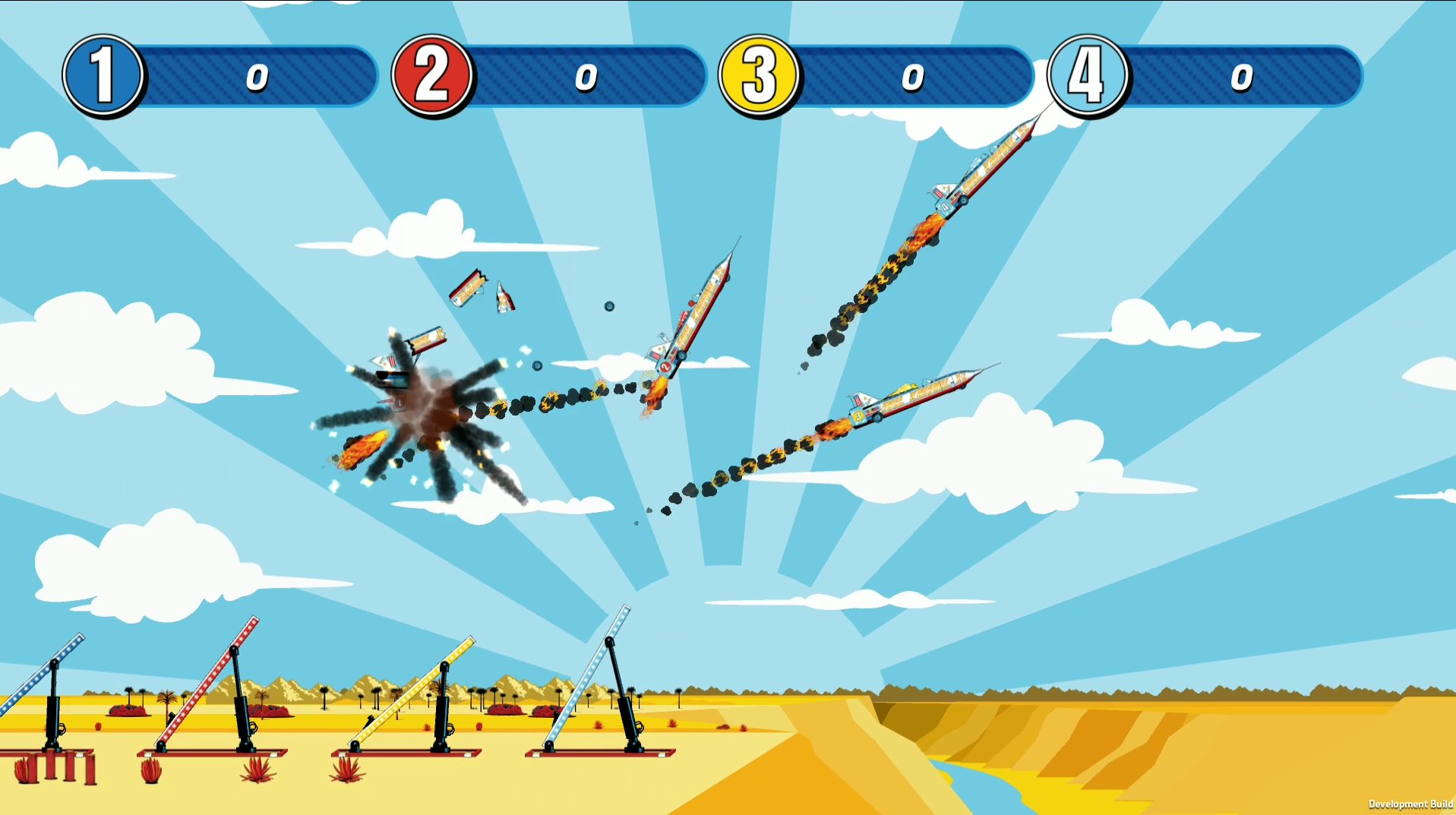The image size is (1456, 815).
Task: Choose the yellow player 3 badge
Action: (x=759, y=75)
